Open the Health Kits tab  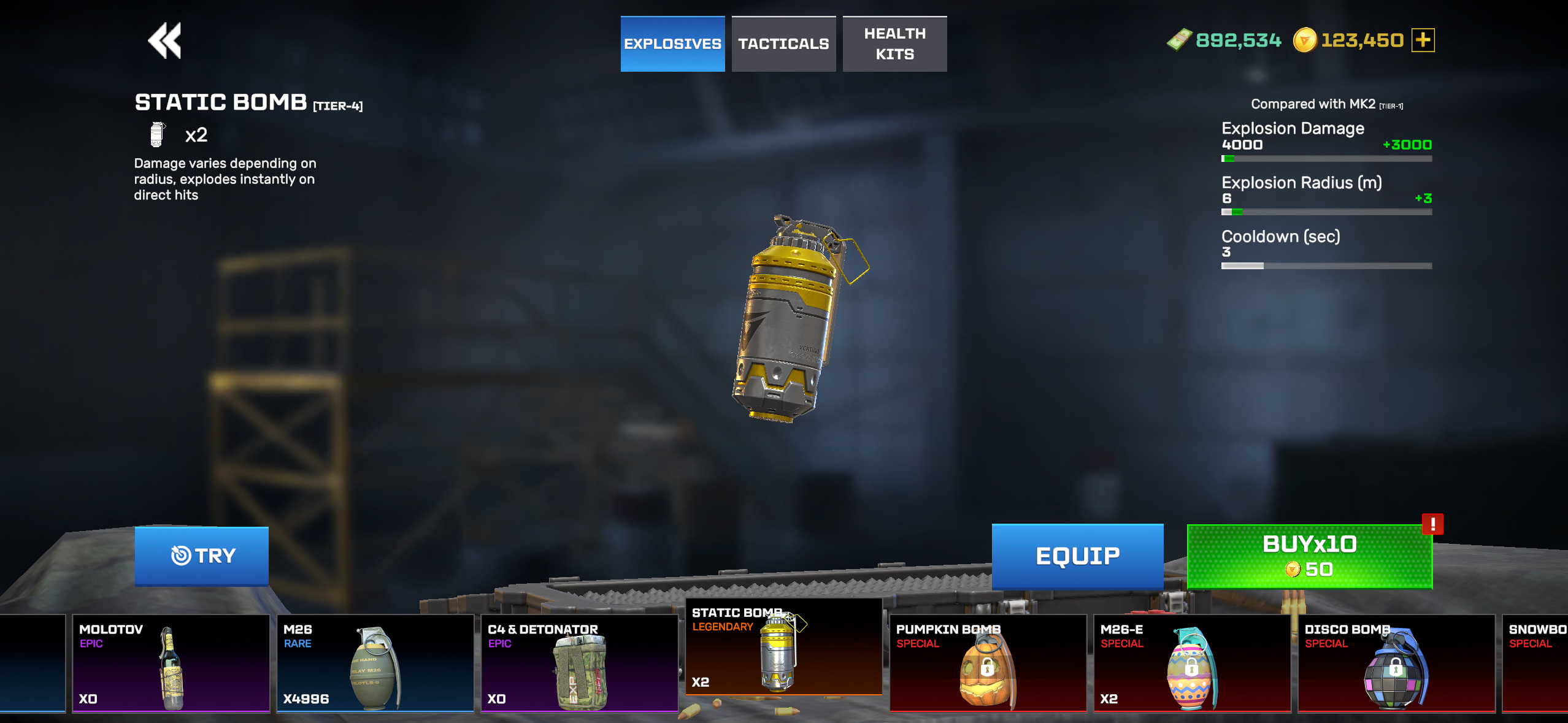point(894,44)
